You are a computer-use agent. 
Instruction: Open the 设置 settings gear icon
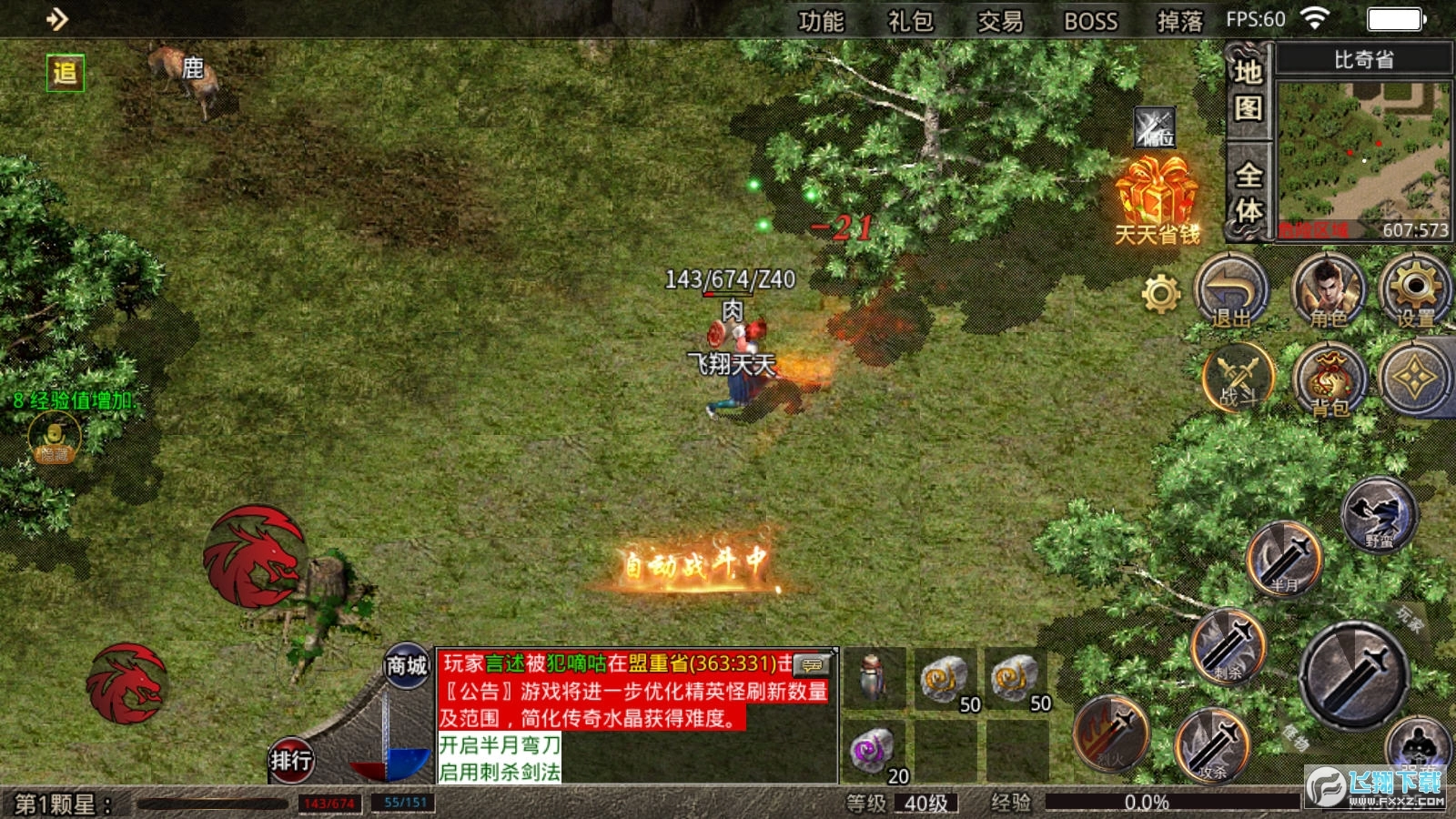(1415, 293)
